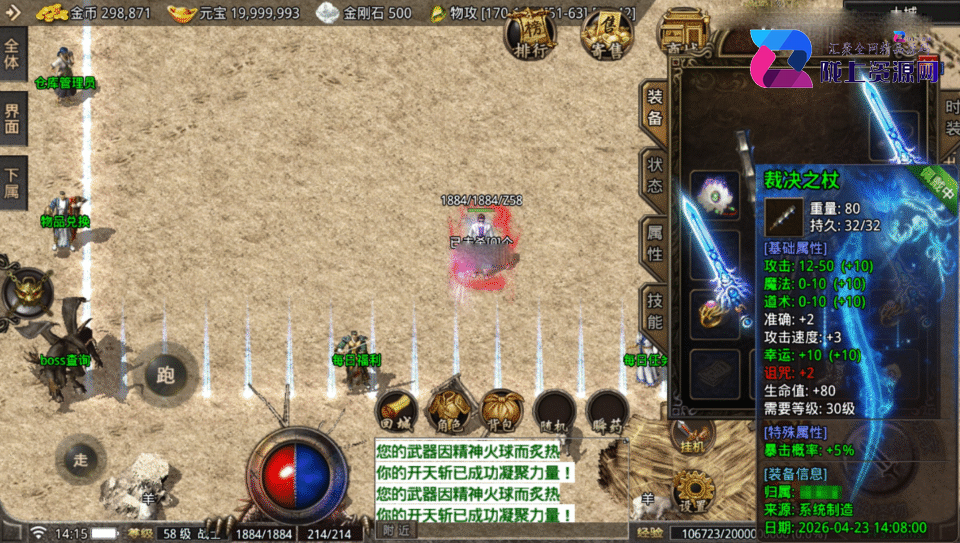The height and width of the screenshot is (543, 960).
Task: Activate the 随机 random teleport slot
Action: coord(554,408)
